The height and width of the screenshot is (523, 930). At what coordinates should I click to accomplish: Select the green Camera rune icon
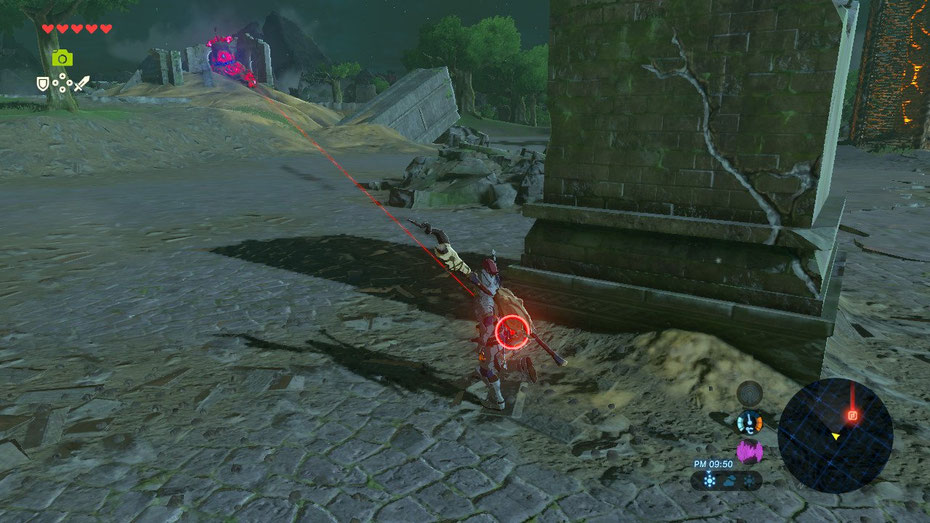62,58
